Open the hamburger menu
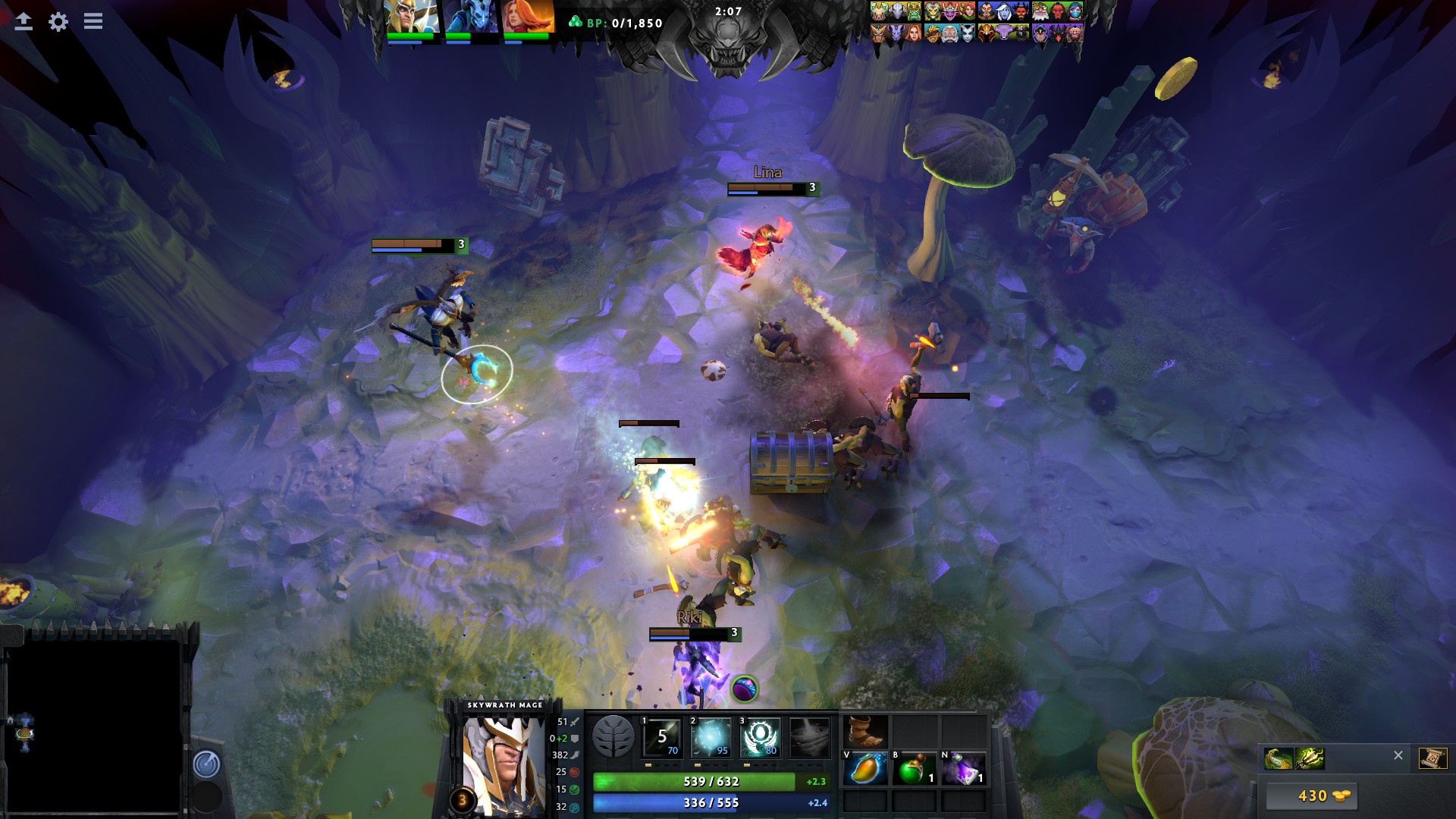 (x=93, y=21)
